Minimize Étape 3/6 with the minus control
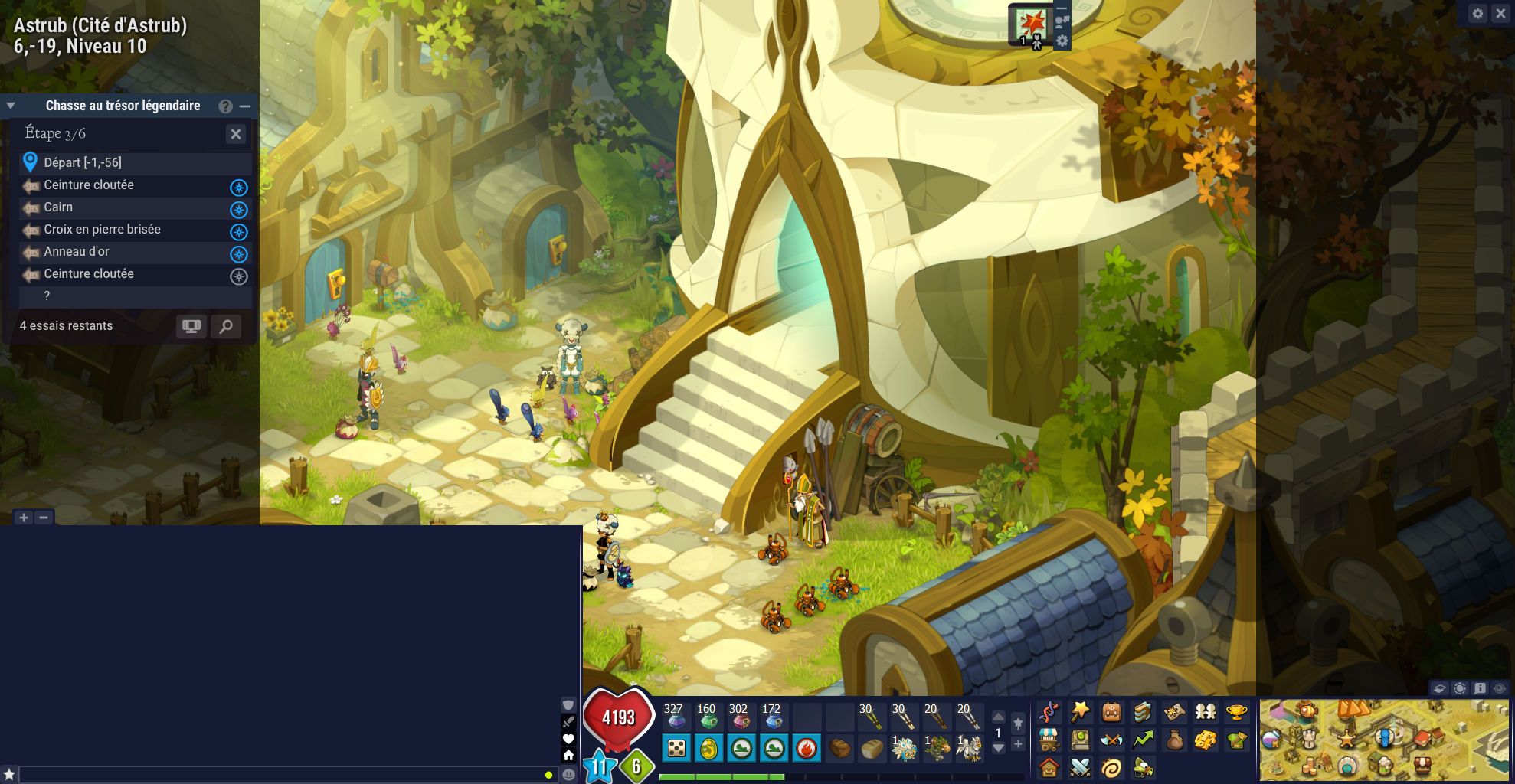The image size is (1515, 784). (x=244, y=106)
